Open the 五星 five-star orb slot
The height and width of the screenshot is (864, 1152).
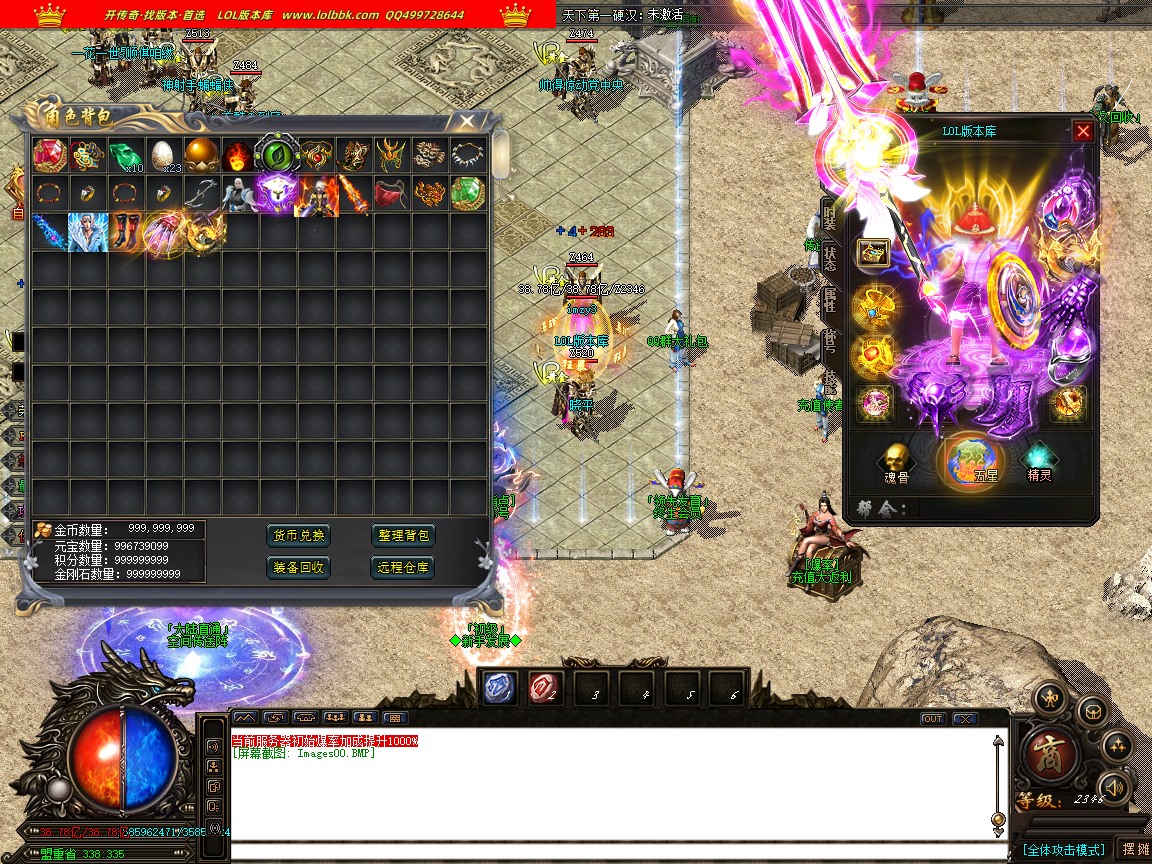(x=971, y=461)
